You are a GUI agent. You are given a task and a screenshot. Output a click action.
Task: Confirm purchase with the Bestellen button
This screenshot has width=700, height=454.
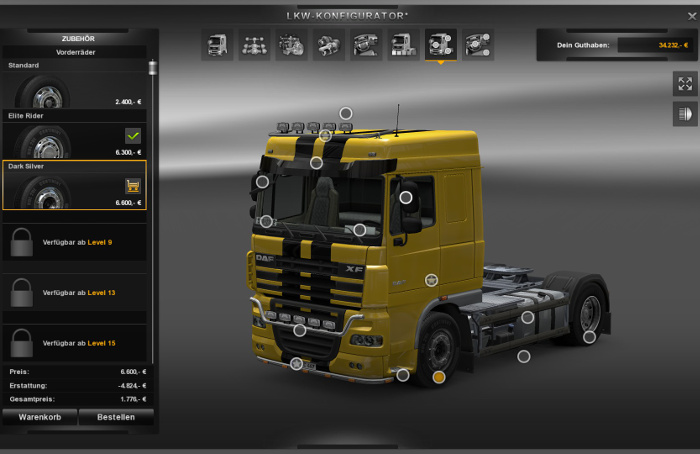[x=116, y=417]
